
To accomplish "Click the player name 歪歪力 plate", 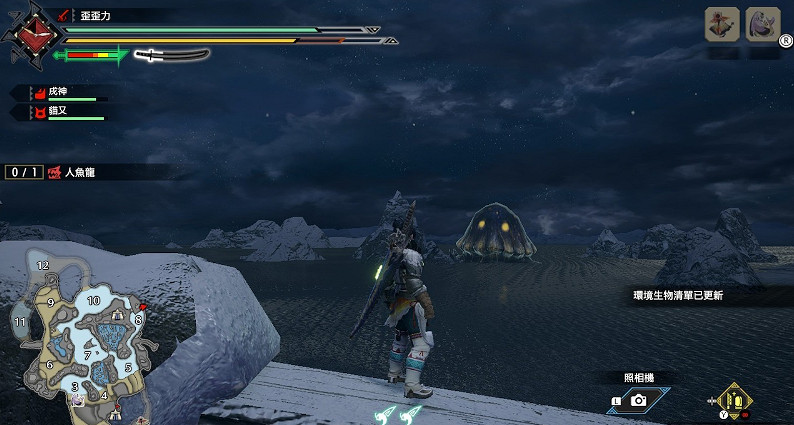I will click(x=98, y=15).
